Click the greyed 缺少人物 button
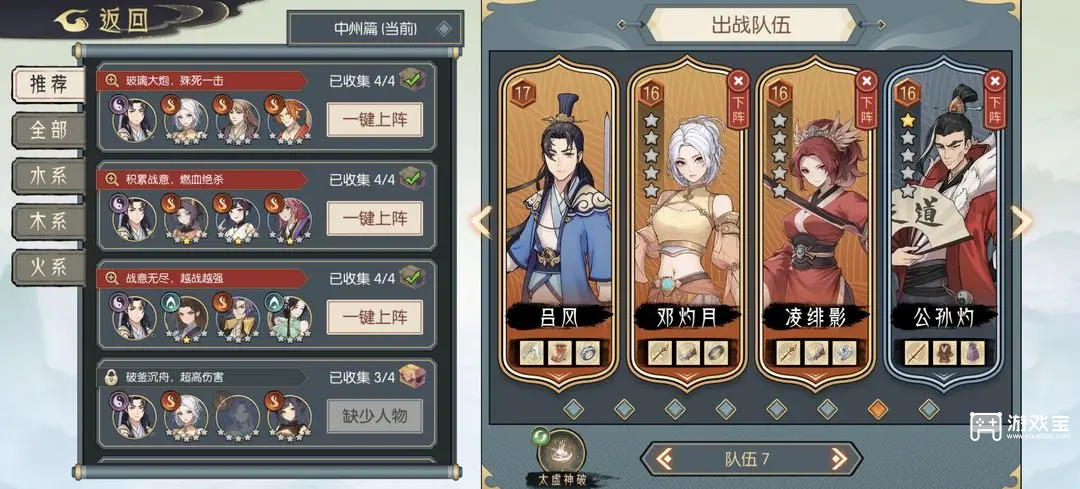Viewport: 1080px width, 489px height. tap(374, 415)
